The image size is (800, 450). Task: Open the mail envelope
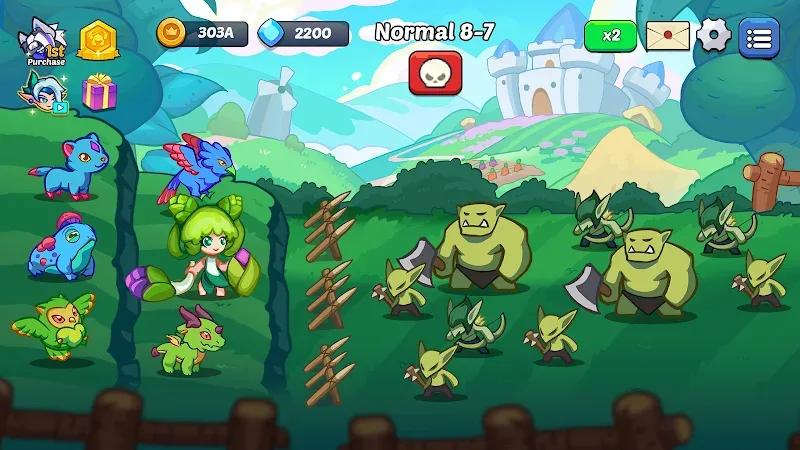pos(667,36)
